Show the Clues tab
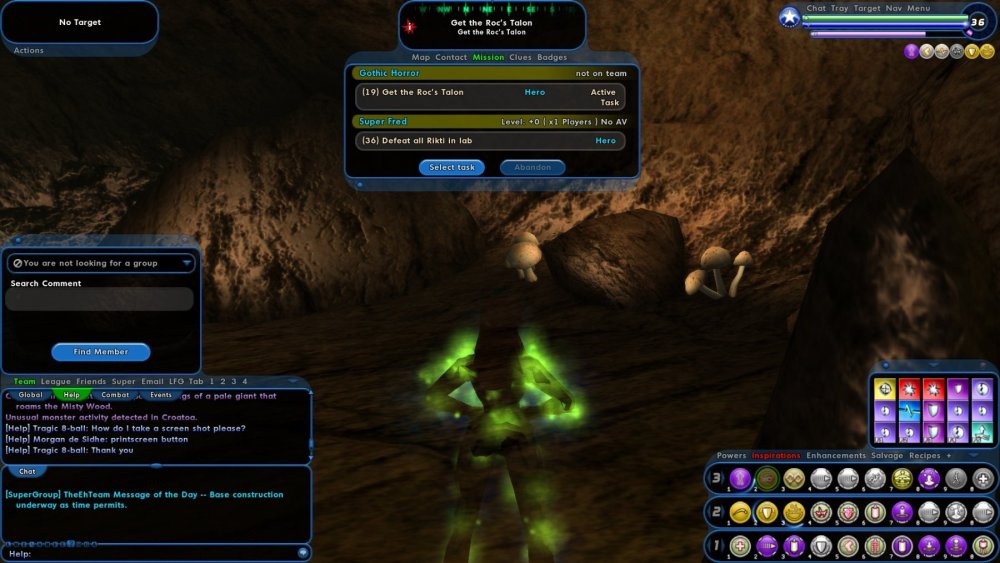 pyautogui.click(x=520, y=57)
